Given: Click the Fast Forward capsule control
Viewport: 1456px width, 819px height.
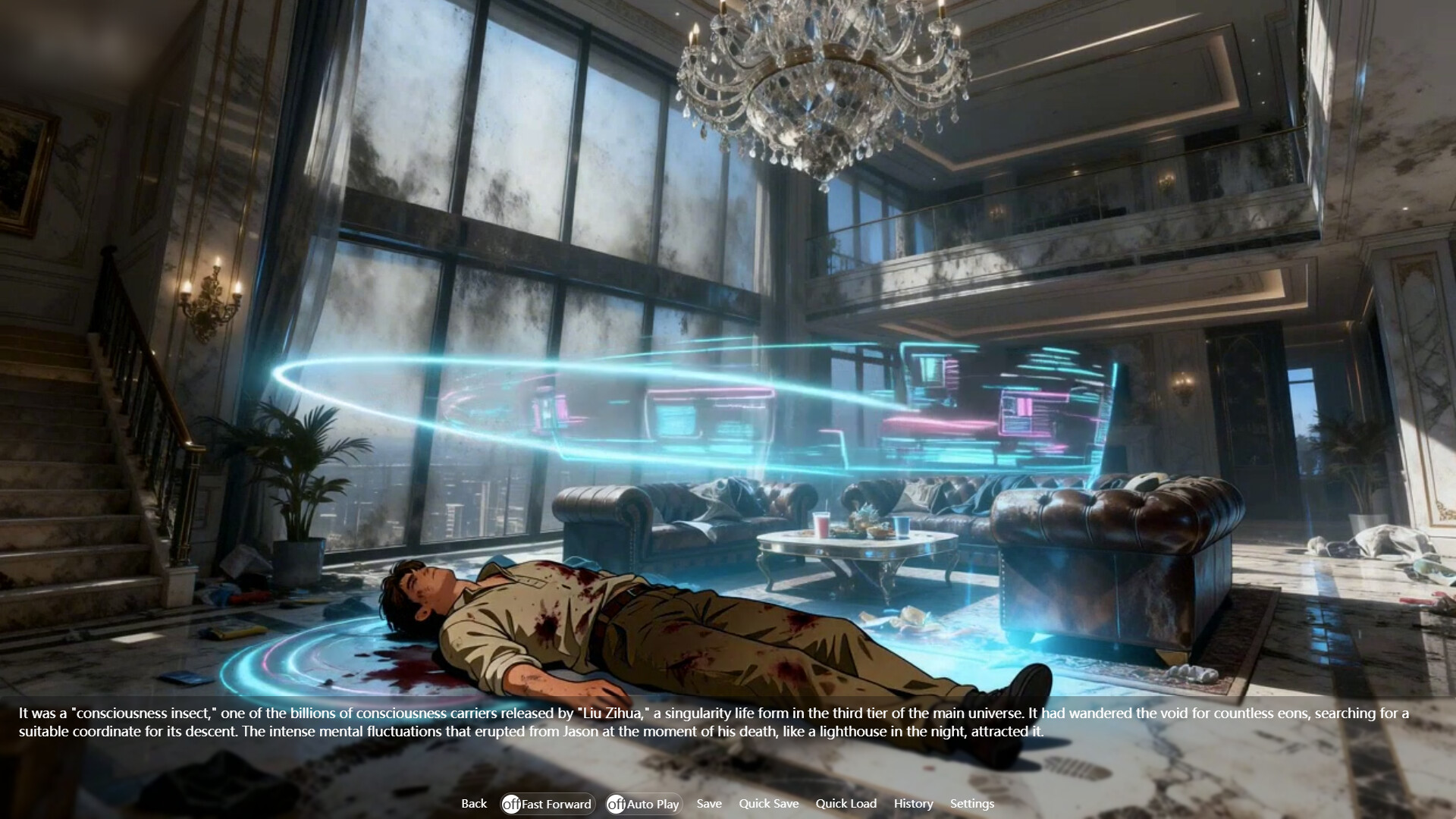Looking at the screenshot, I should [548, 804].
